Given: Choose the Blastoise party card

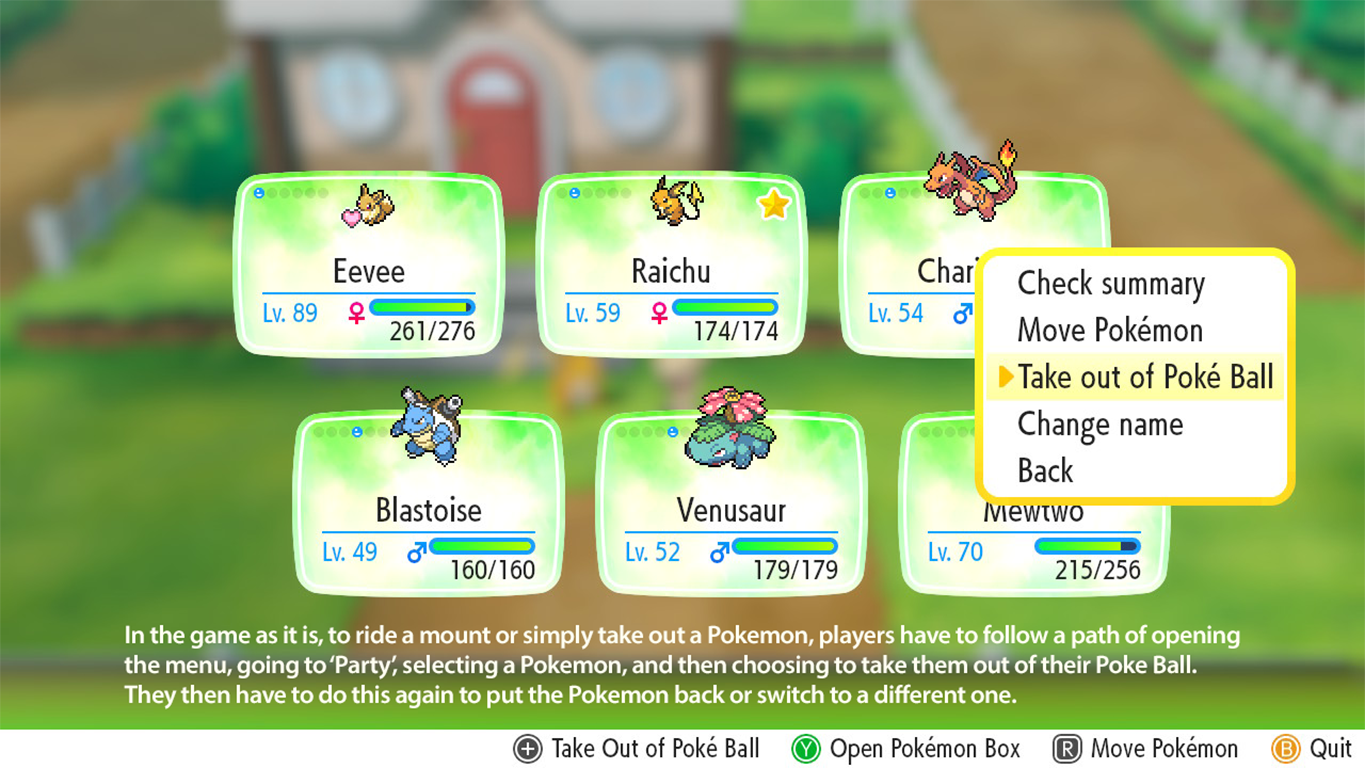Looking at the screenshot, I should point(428,505).
